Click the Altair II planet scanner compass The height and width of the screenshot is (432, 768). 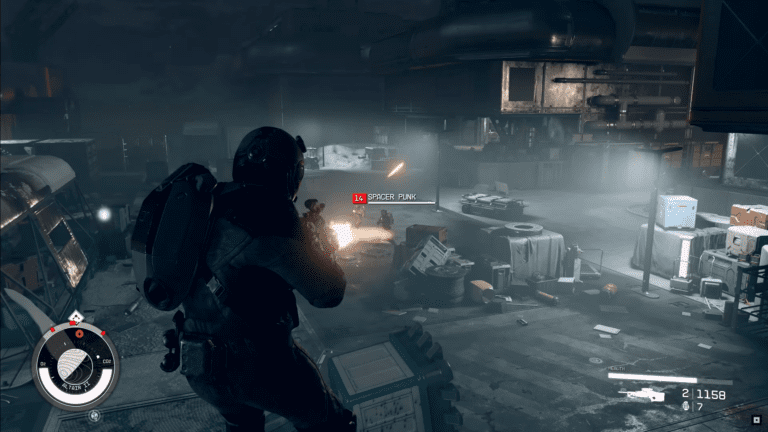tap(74, 365)
